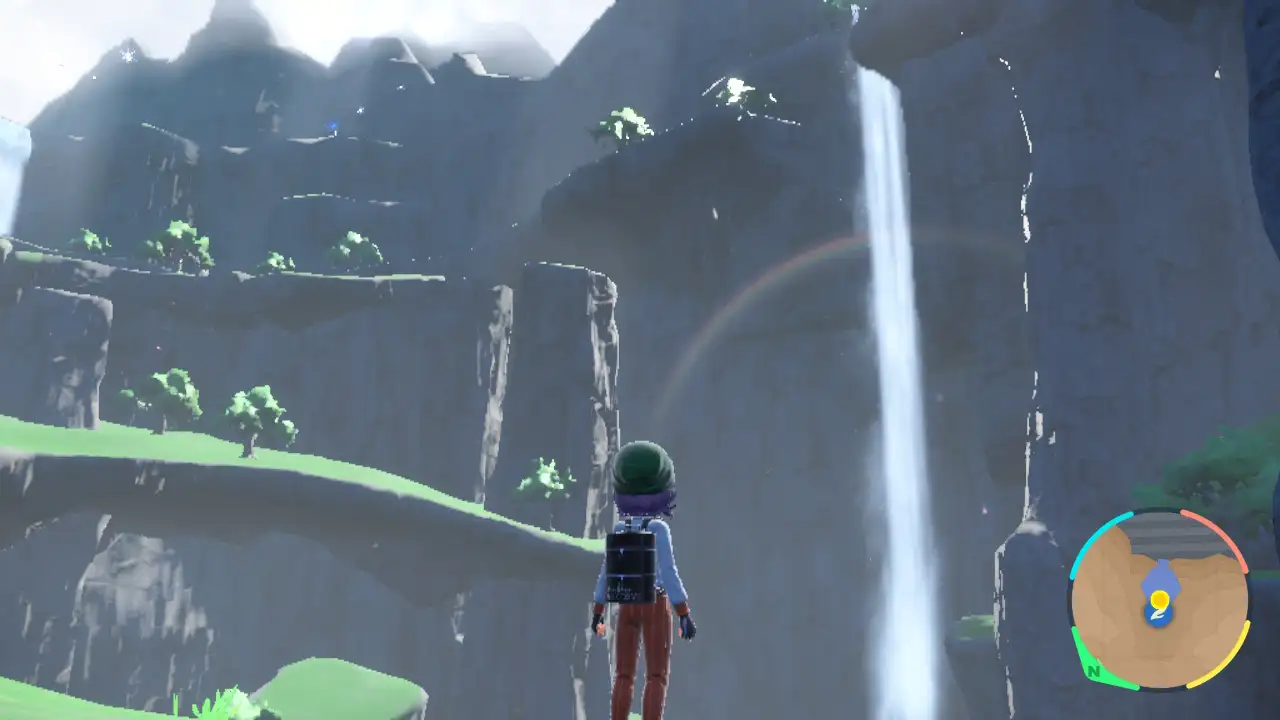The height and width of the screenshot is (720, 1280).
Task: Click the green north compass marker
Action: coord(1093,671)
